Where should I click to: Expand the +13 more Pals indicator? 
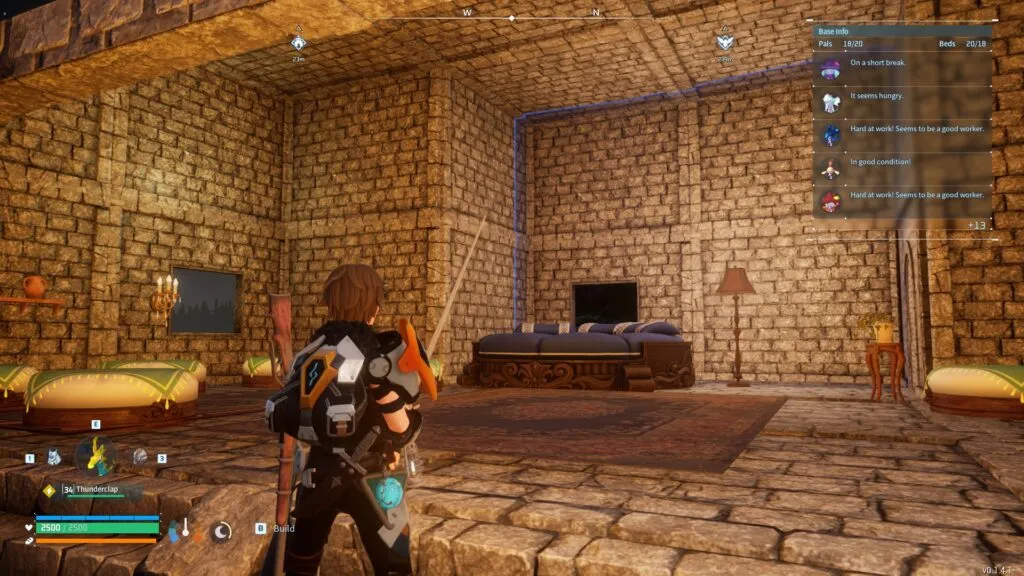coord(976,224)
